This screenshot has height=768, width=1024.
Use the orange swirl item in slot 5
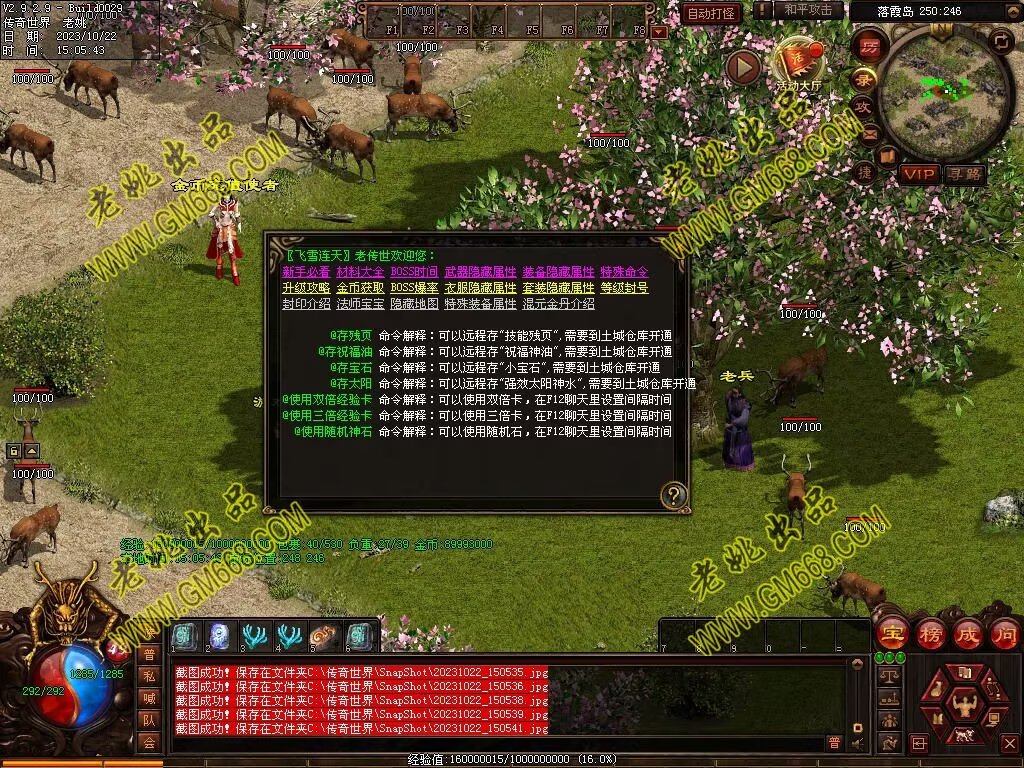324,635
